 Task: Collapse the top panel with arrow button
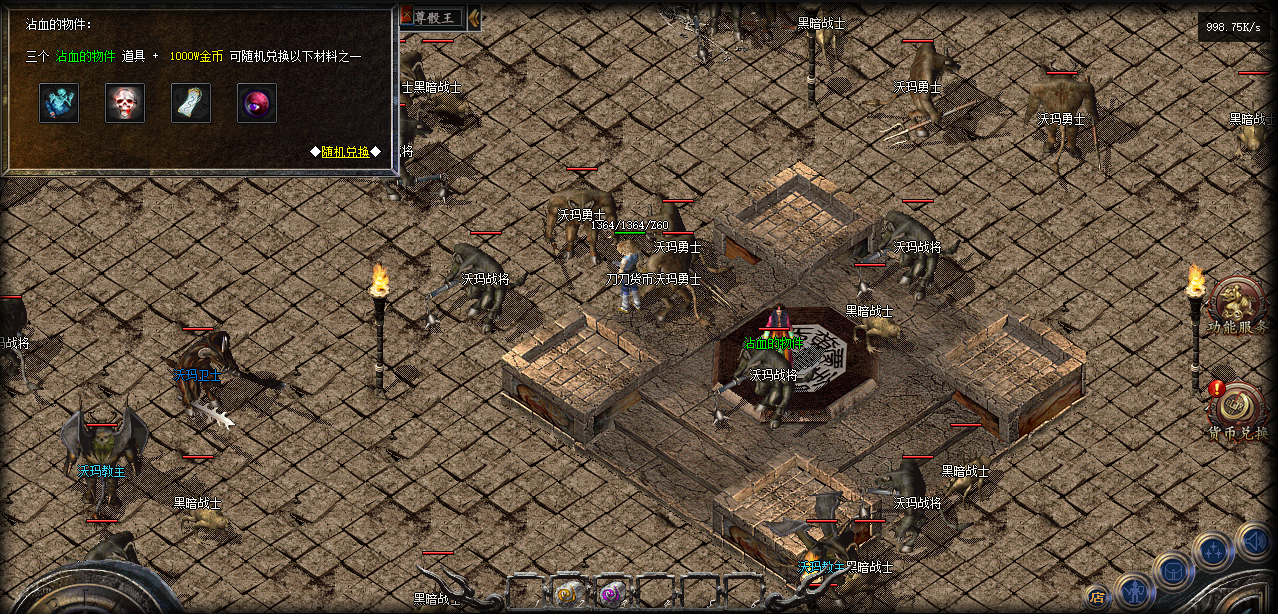coord(474,17)
